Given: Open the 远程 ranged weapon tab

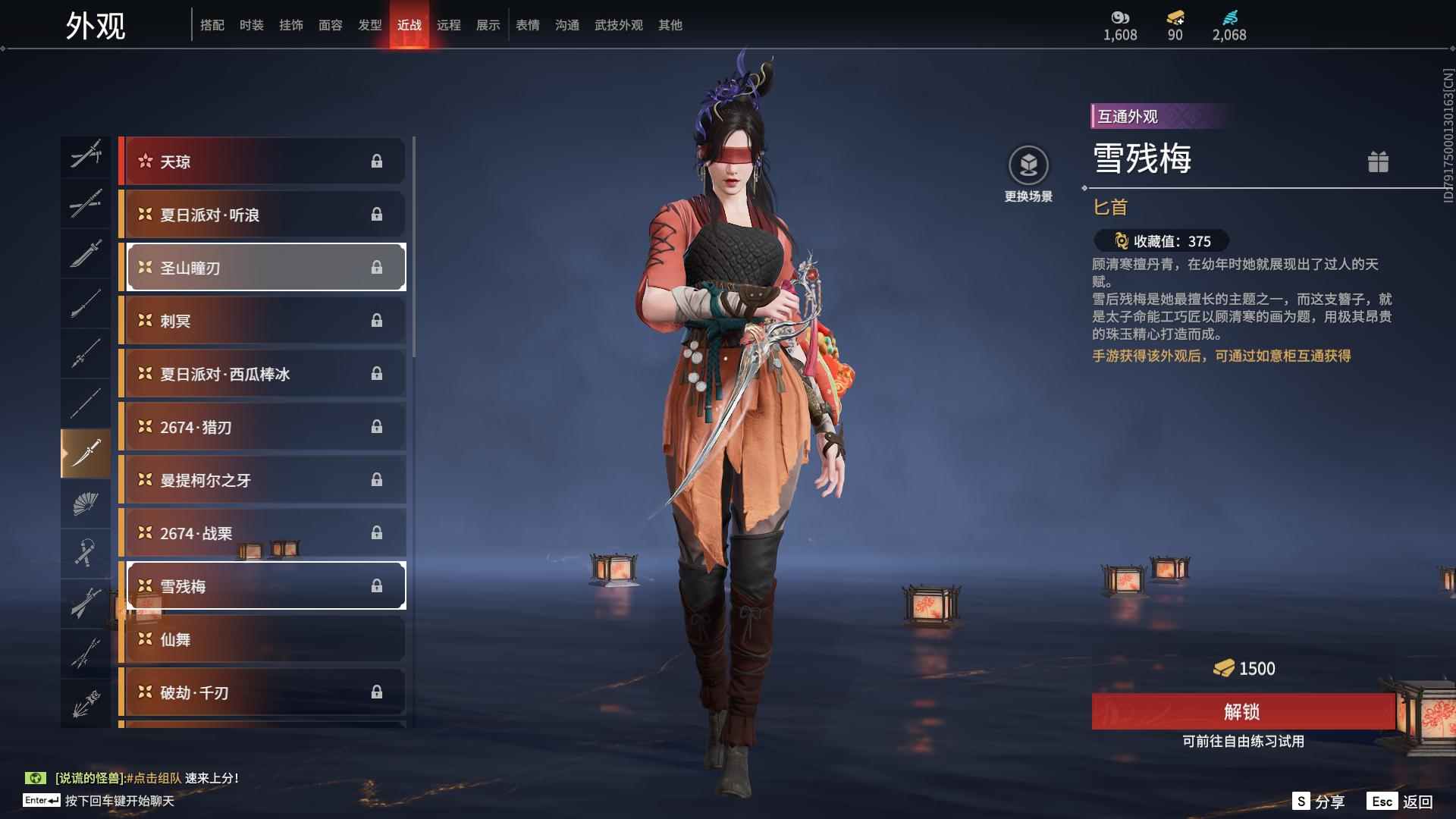Looking at the screenshot, I should coord(448,25).
